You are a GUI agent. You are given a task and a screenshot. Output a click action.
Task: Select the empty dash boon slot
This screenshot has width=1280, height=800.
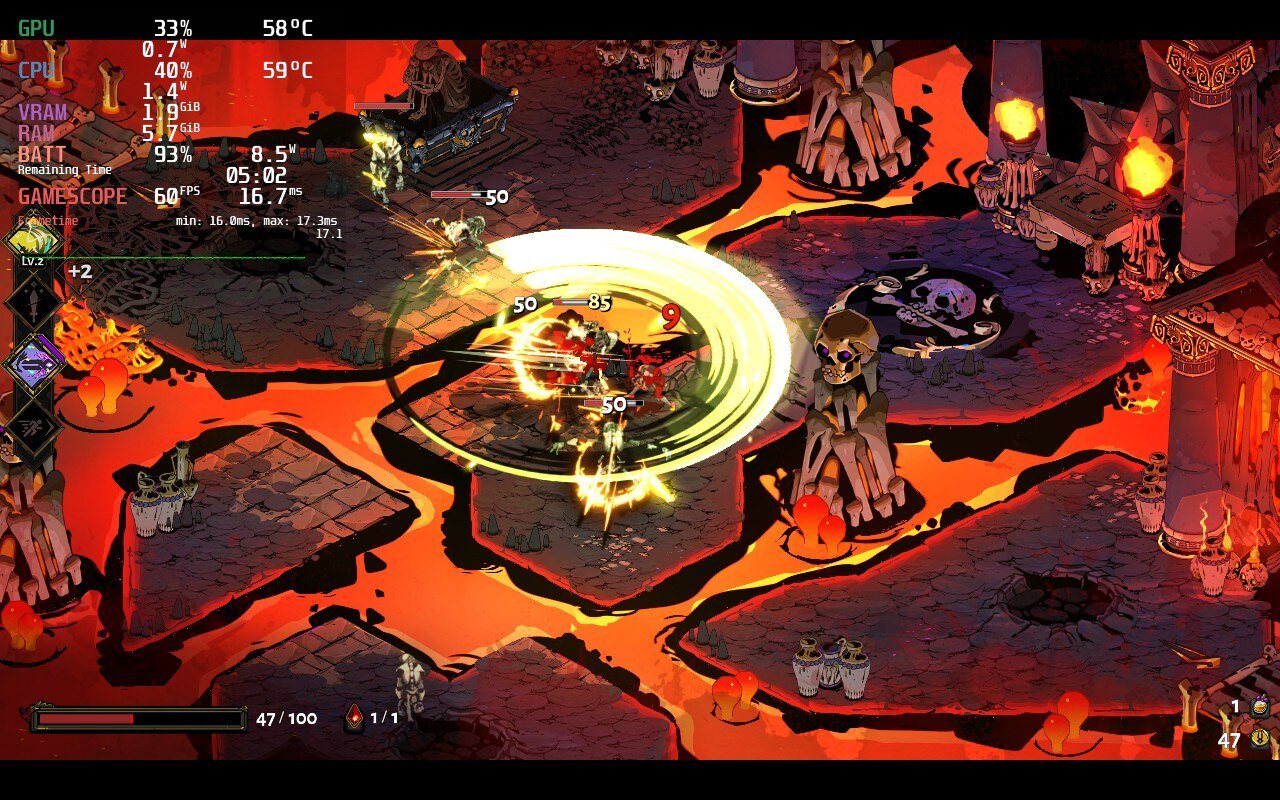click(33, 428)
